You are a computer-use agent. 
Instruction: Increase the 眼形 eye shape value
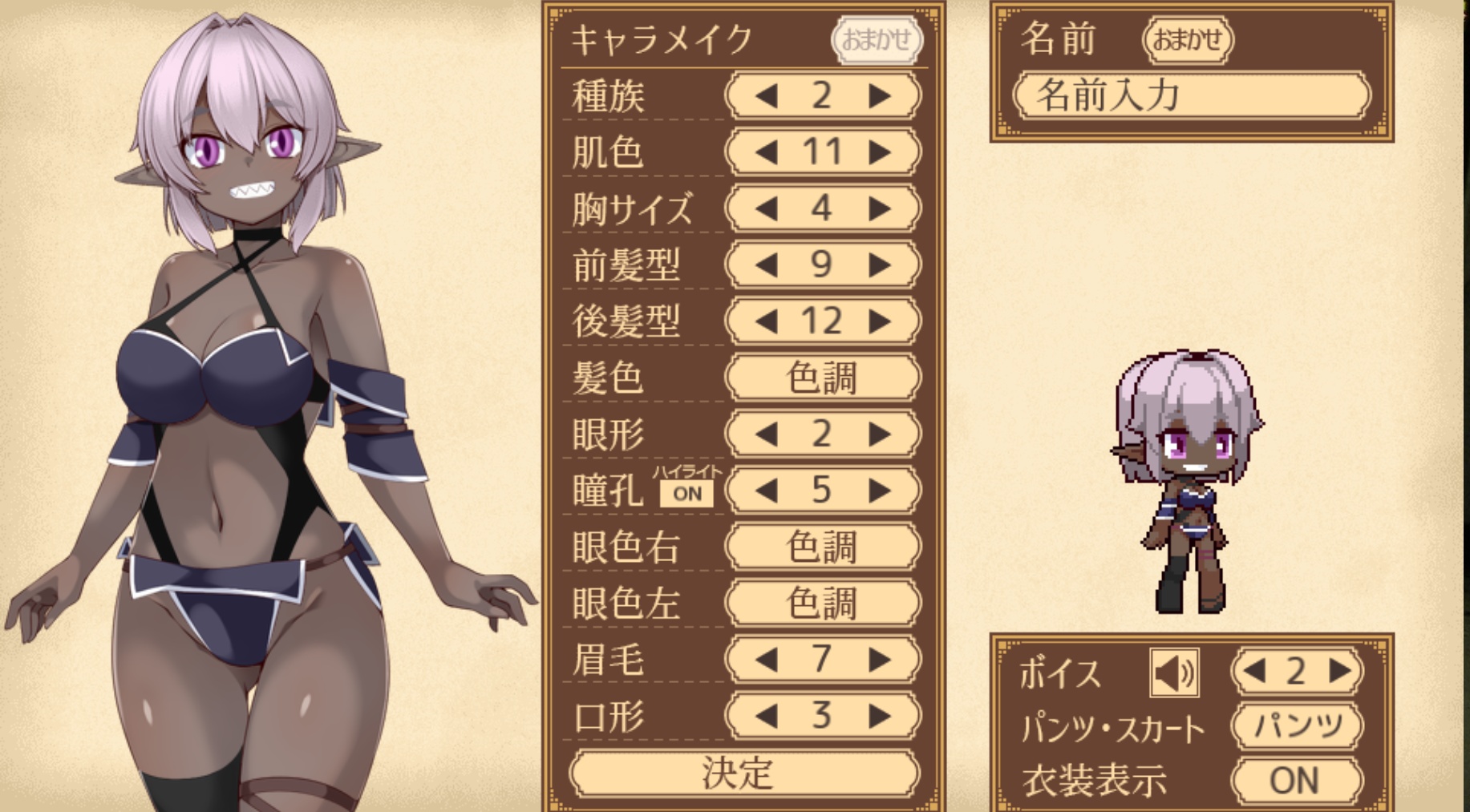click(x=880, y=434)
